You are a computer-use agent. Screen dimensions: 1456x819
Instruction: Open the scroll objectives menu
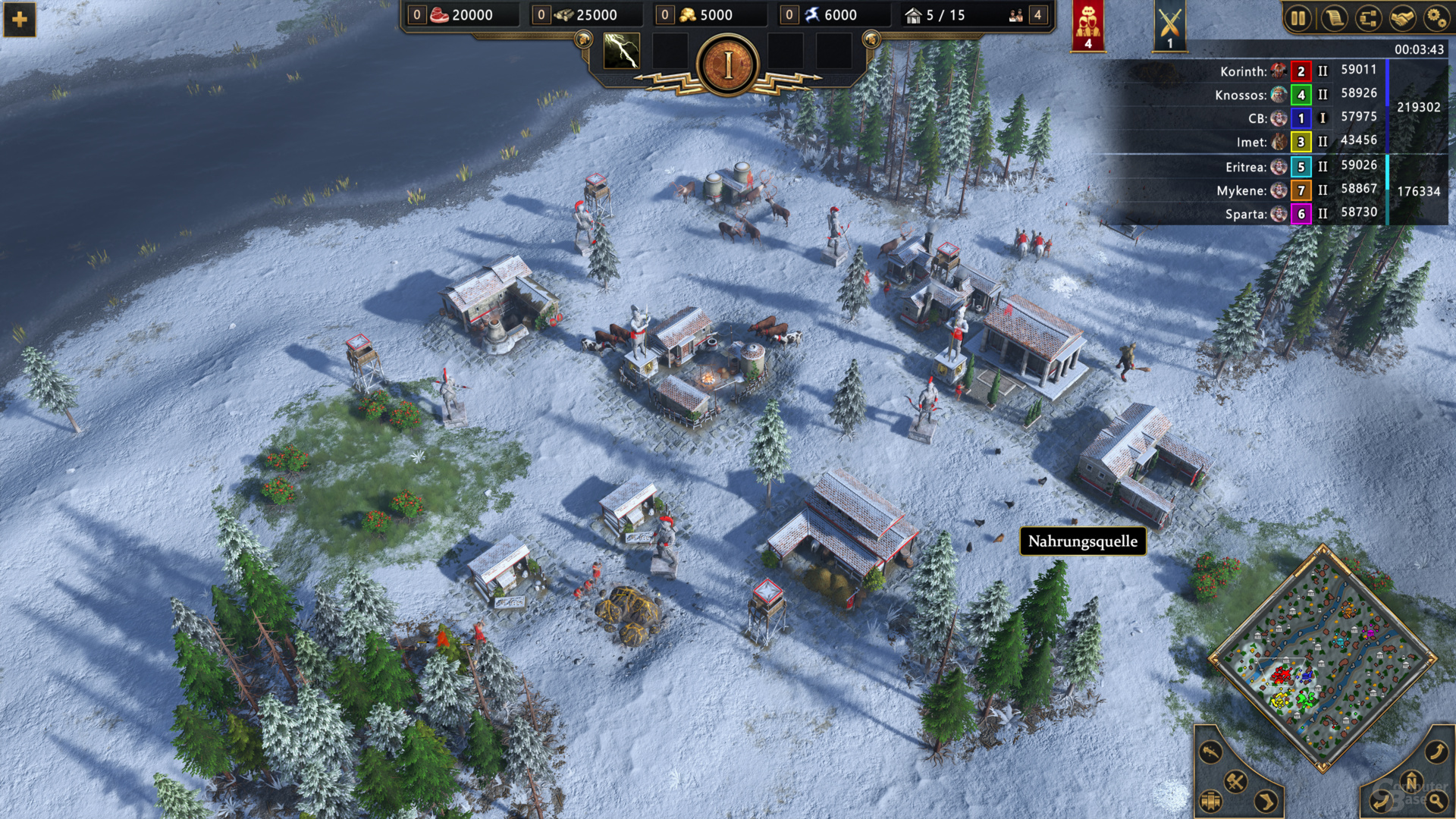tap(1333, 18)
